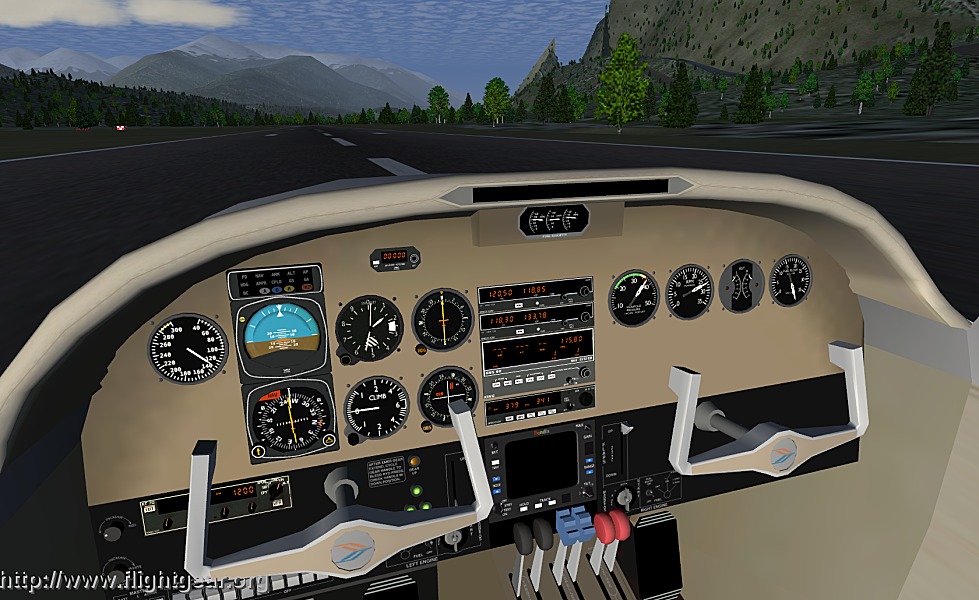Viewport: 979px width, 600px height.
Task: Click the HSI yellow course knob
Action: point(257,451)
